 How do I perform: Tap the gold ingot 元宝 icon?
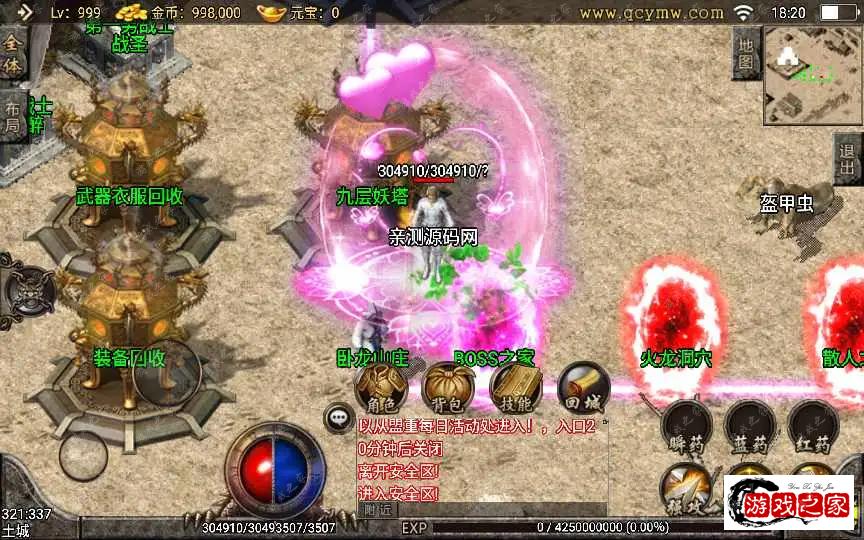[272, 12]
